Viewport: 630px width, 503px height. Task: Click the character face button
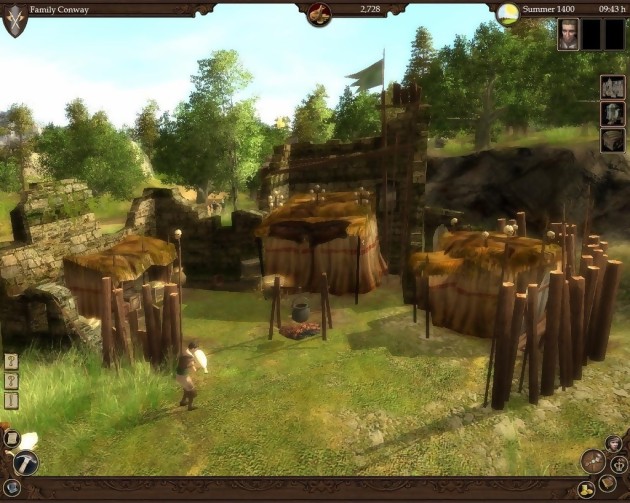coord(613,444)
